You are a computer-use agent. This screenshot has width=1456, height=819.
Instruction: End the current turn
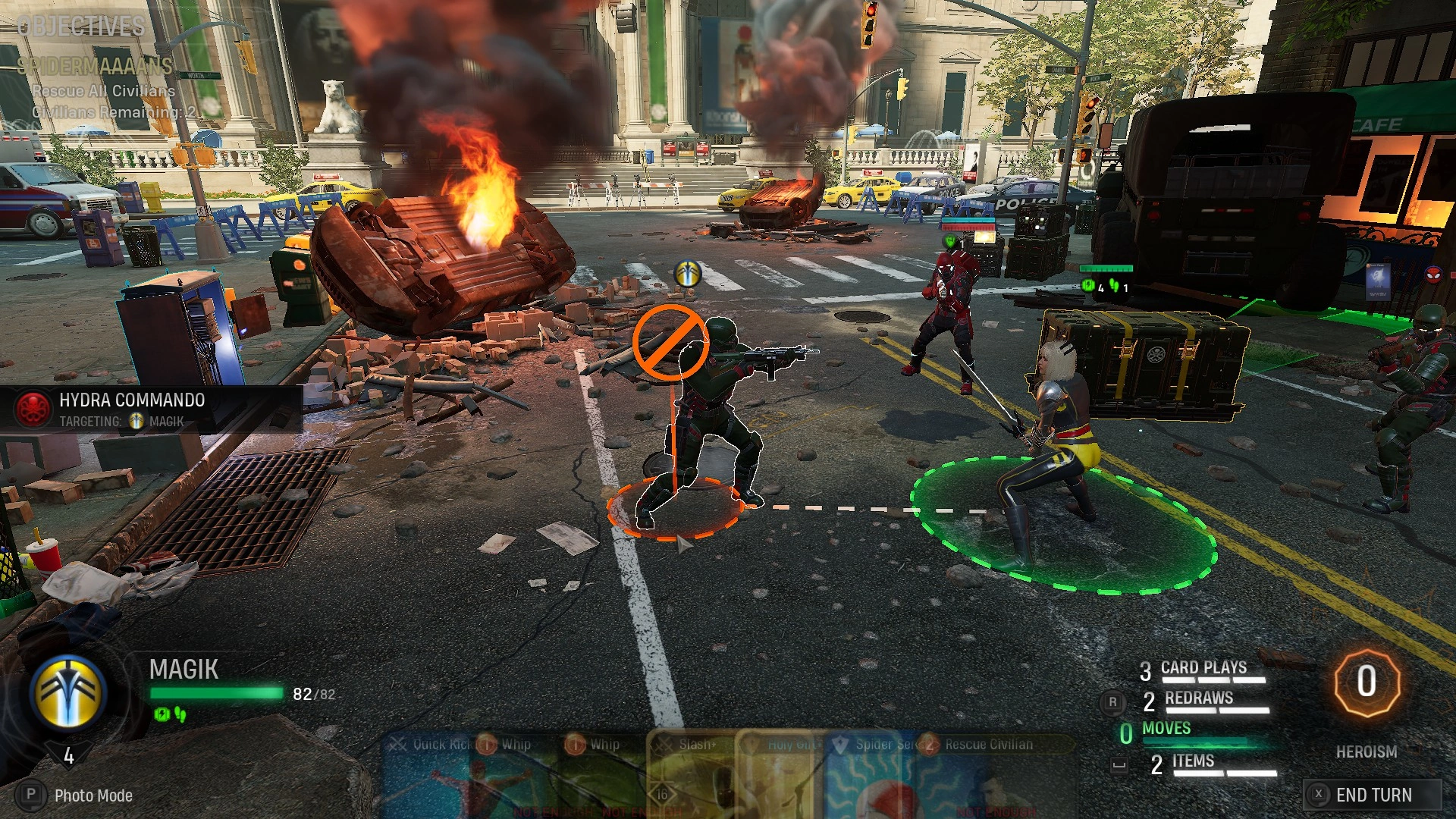pyautogui.click(x=1373, y=795)
